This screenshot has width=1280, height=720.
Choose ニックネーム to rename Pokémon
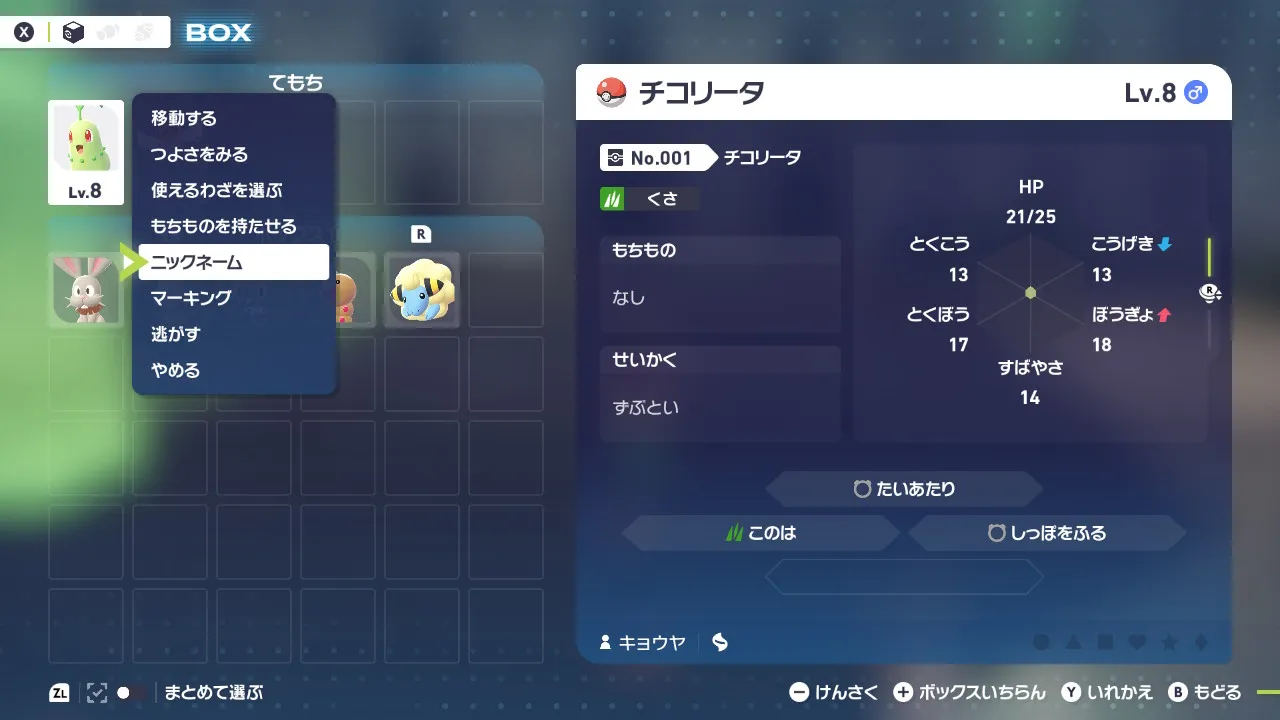click(233, 263)
